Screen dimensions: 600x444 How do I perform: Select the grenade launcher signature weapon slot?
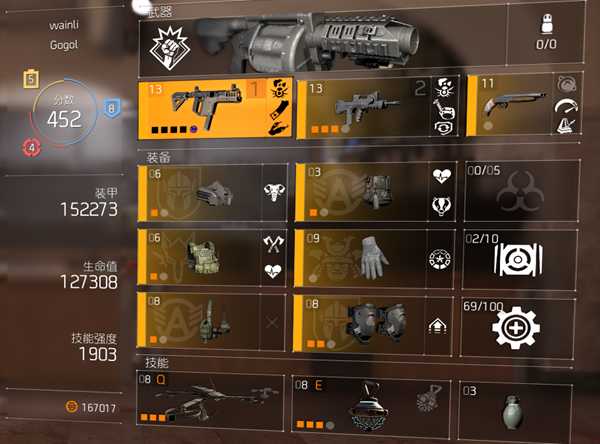pyautogui.click(x=330, y=41)
